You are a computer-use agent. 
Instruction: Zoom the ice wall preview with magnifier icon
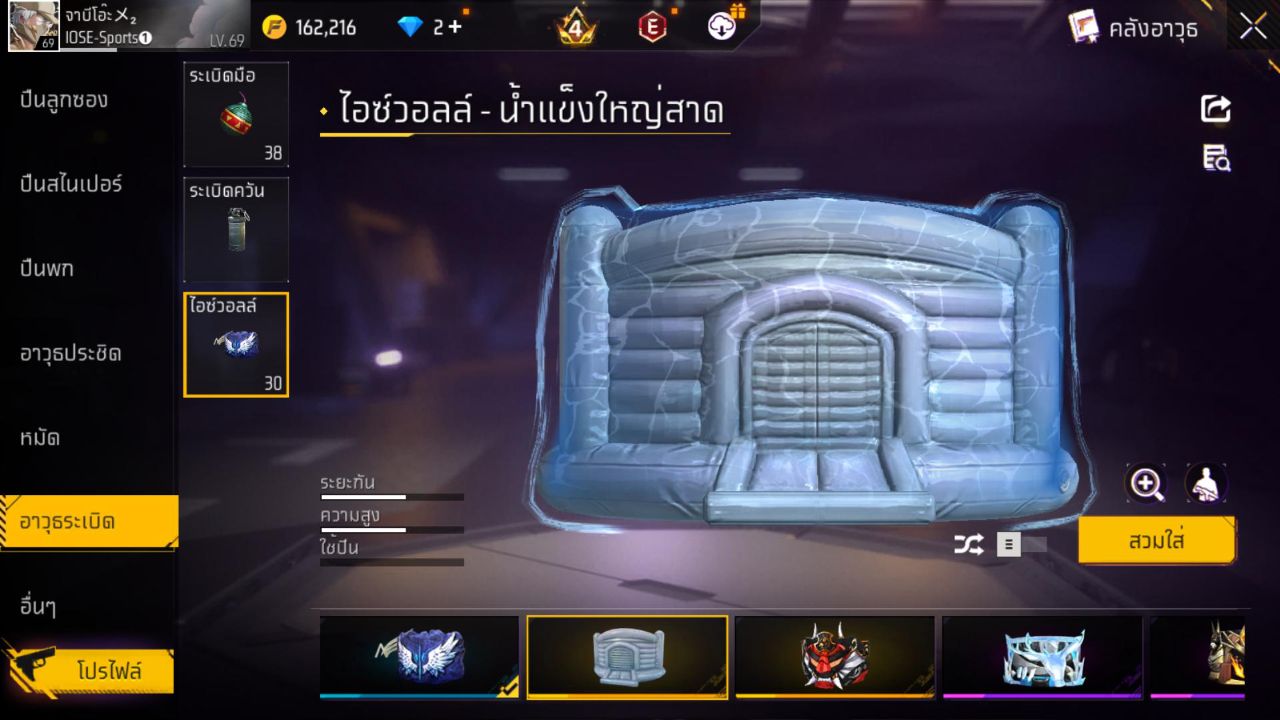click(1147, 484)
